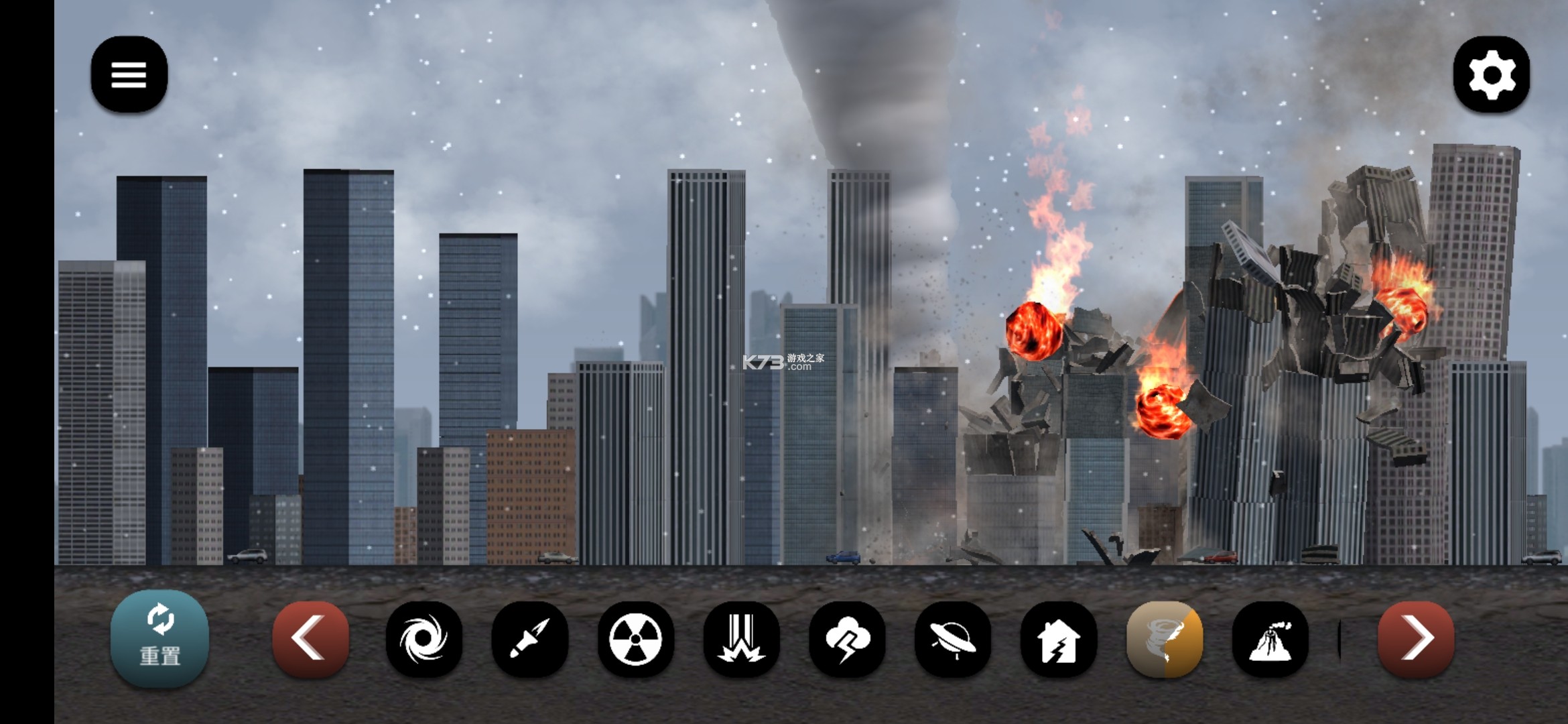Open the gear settings

(x=1491, y=74)
